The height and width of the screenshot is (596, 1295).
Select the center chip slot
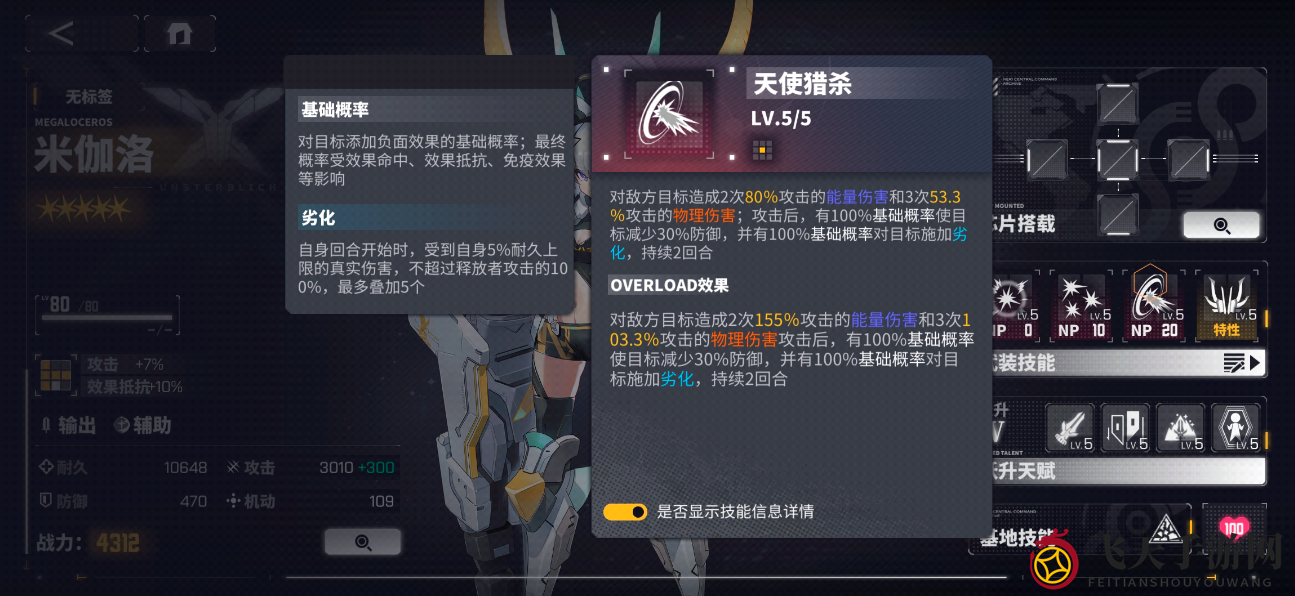[1118, 159]
